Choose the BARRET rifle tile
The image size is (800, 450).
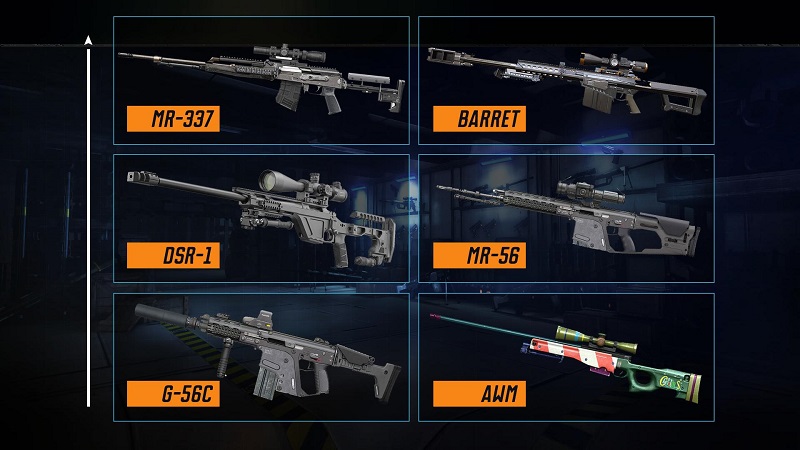pyautogui.click(x=566, y=80)
